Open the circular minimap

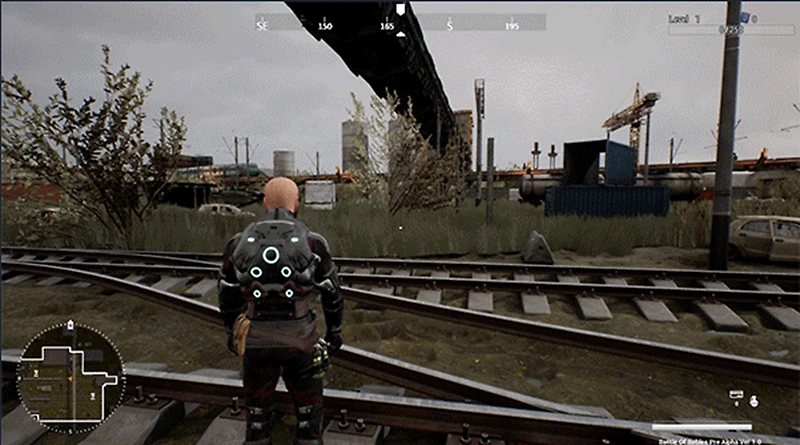(x=70, y=377)
